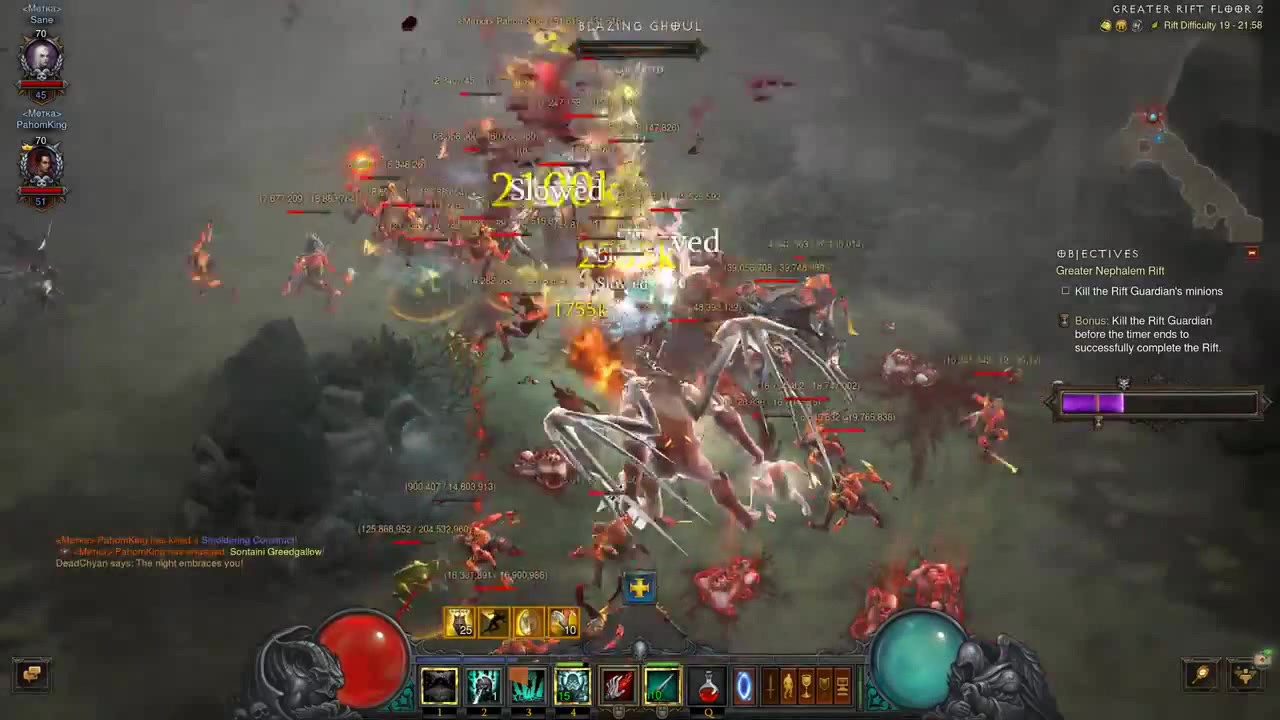Collapse the Objectives panel with the red icon
Image resolution: width=1280 pixels, height=720 pixels.
click(x=1251, y=253)
